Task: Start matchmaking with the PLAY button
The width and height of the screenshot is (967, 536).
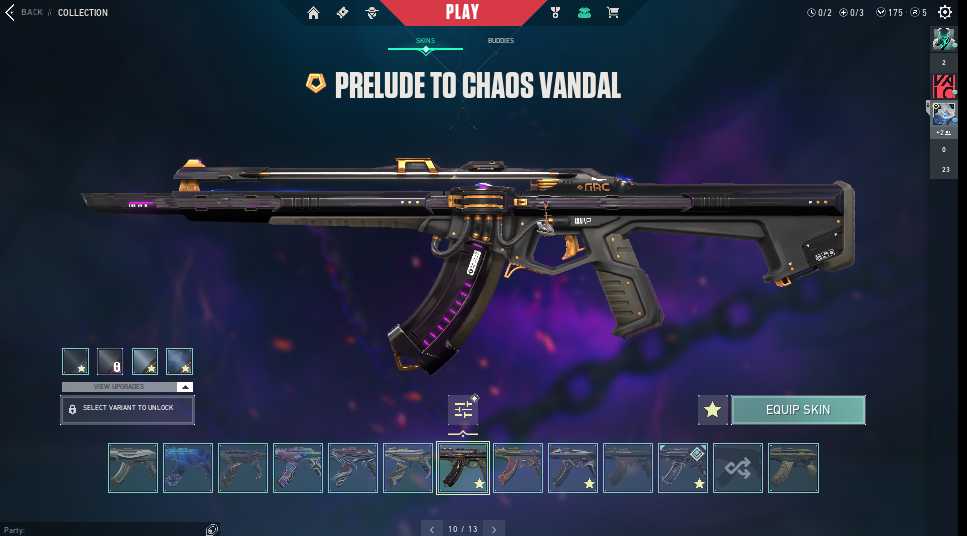Action: [461, 13]
